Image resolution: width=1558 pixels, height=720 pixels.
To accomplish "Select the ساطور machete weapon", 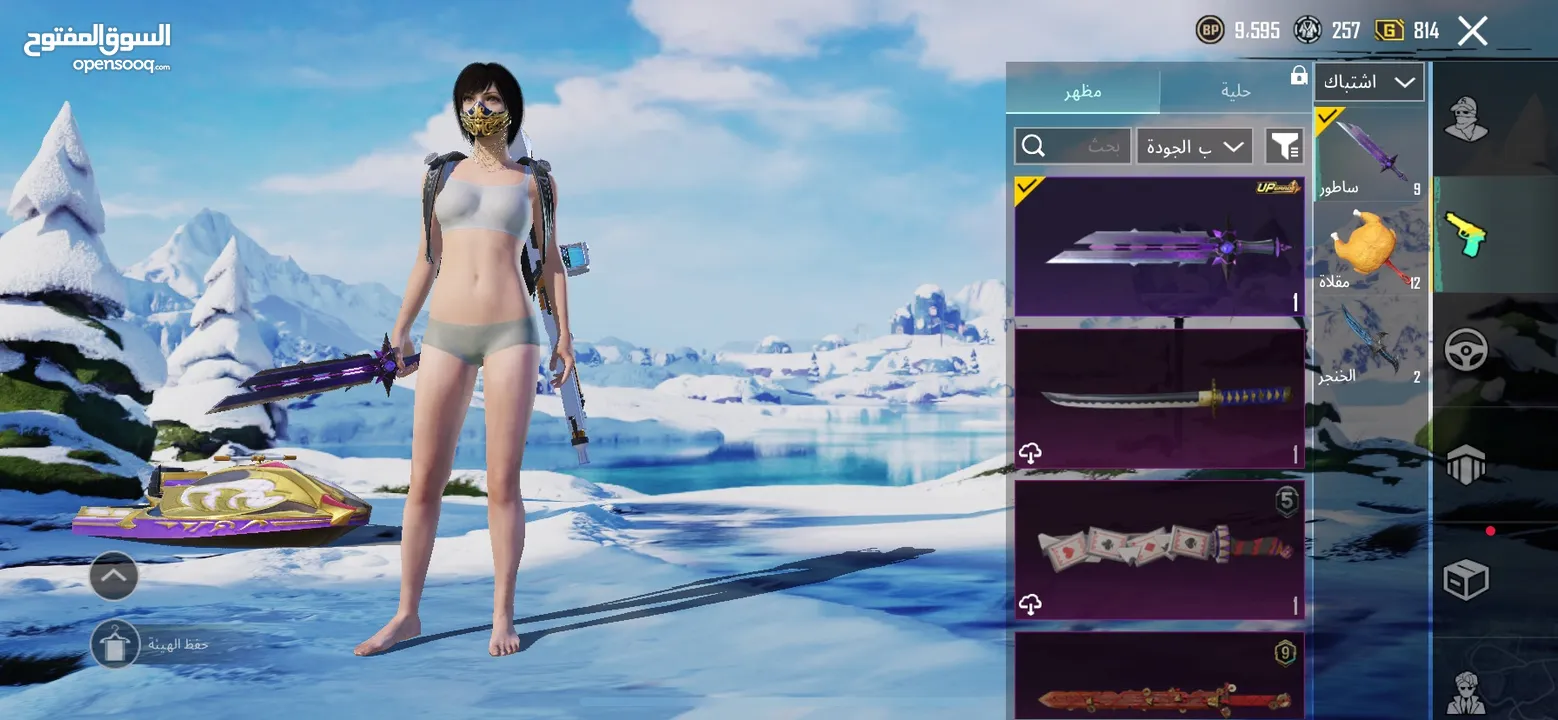I will point(1371,153).
